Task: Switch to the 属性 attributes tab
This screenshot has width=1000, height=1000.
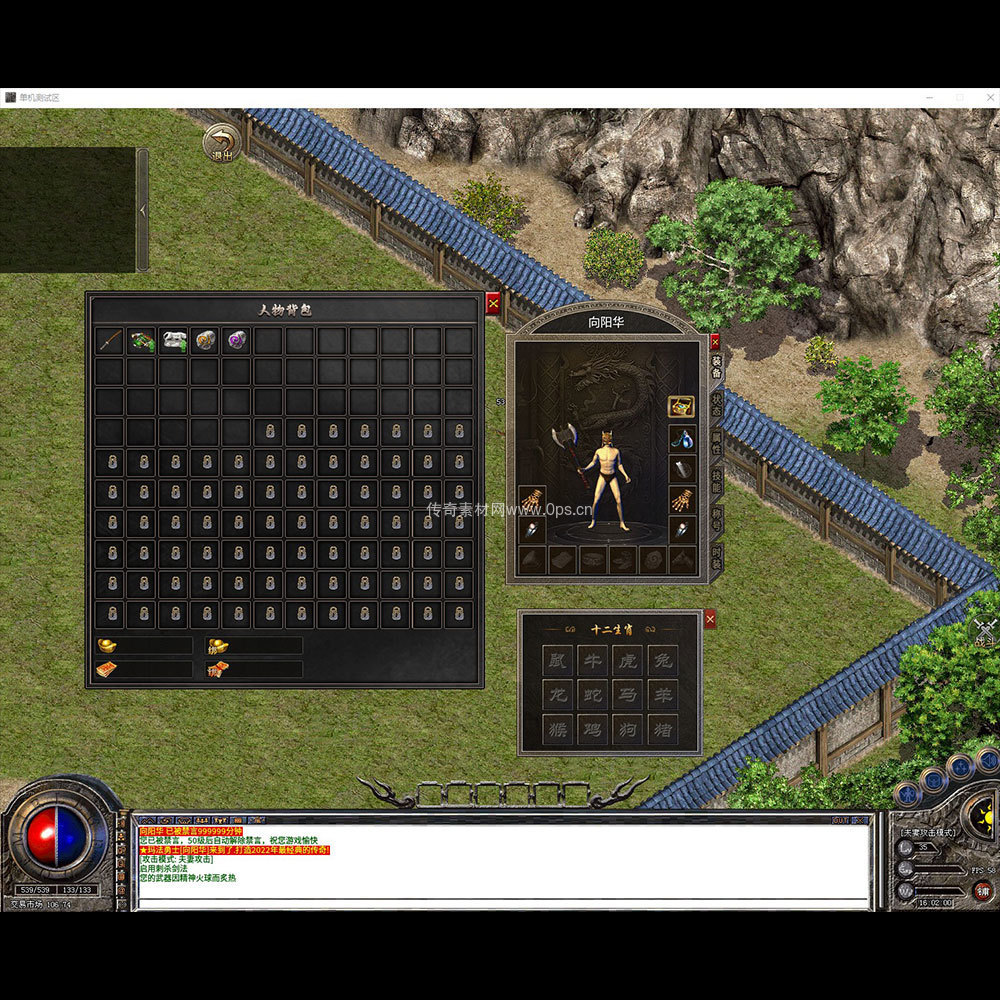Action: [717, 442]
